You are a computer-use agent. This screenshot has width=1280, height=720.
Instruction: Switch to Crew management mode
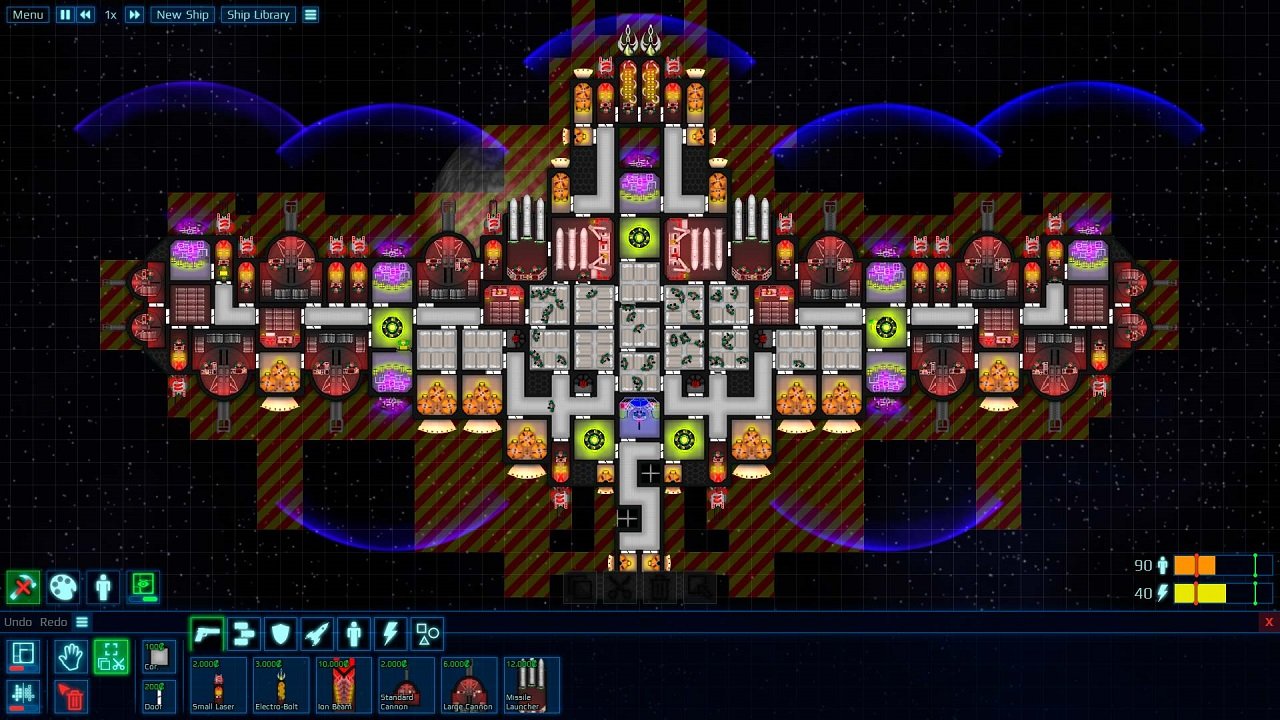point(102,588)
